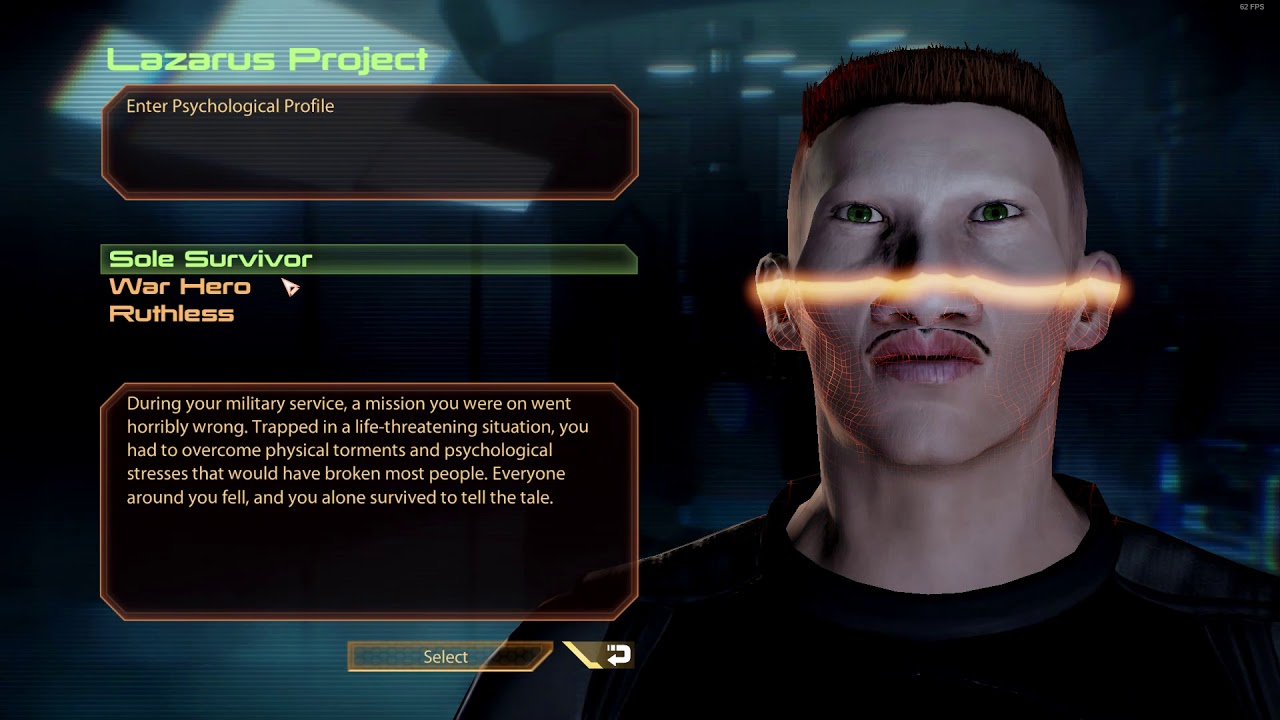This screenshot has height=720, width=1280.
Task: Choose the Sole Survivor psychological profile
Action: [211, 259]
